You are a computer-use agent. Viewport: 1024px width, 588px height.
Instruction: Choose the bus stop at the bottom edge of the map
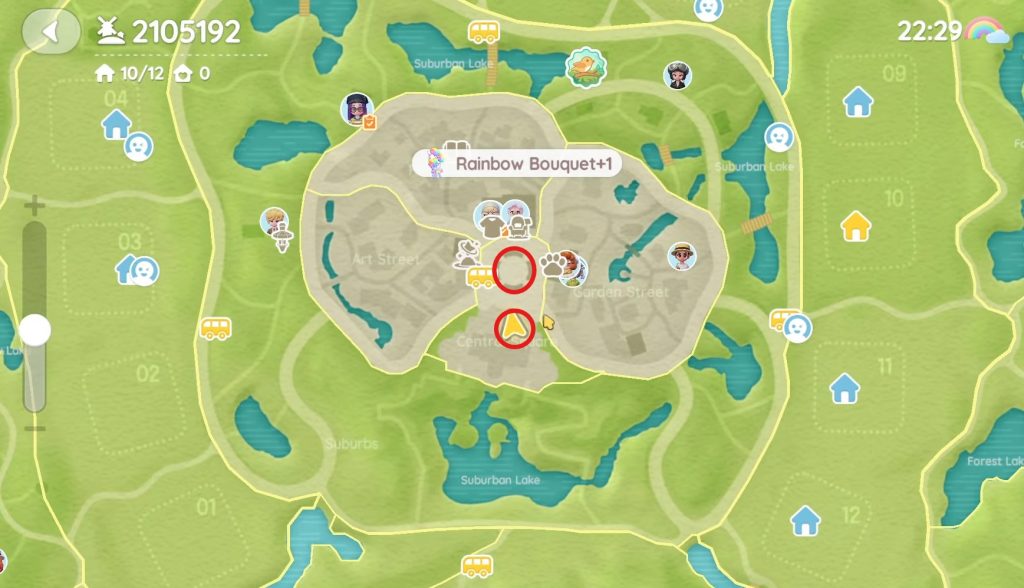point(478,567)
